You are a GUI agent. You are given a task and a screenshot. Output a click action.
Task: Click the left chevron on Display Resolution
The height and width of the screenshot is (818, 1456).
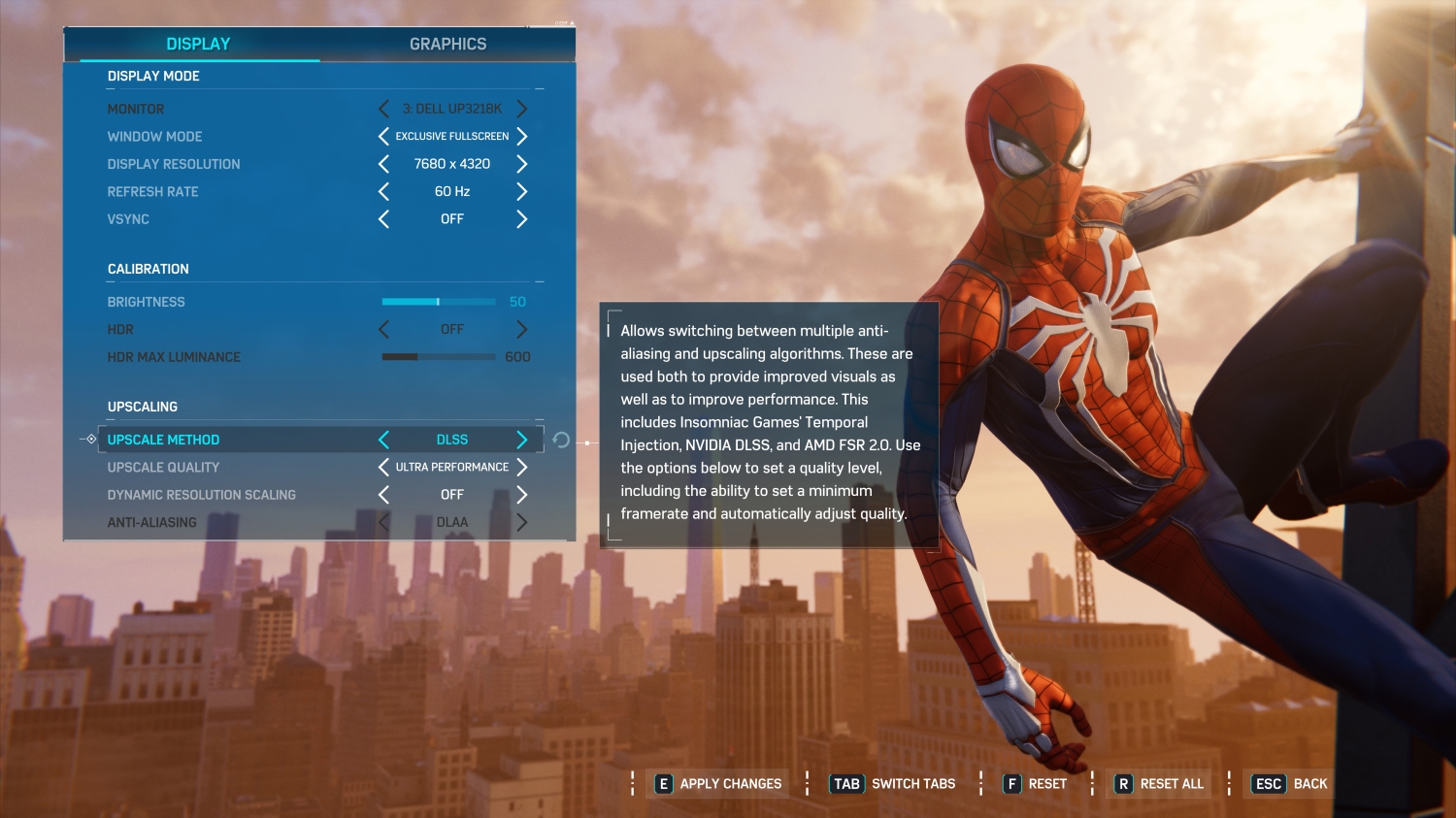382,164
